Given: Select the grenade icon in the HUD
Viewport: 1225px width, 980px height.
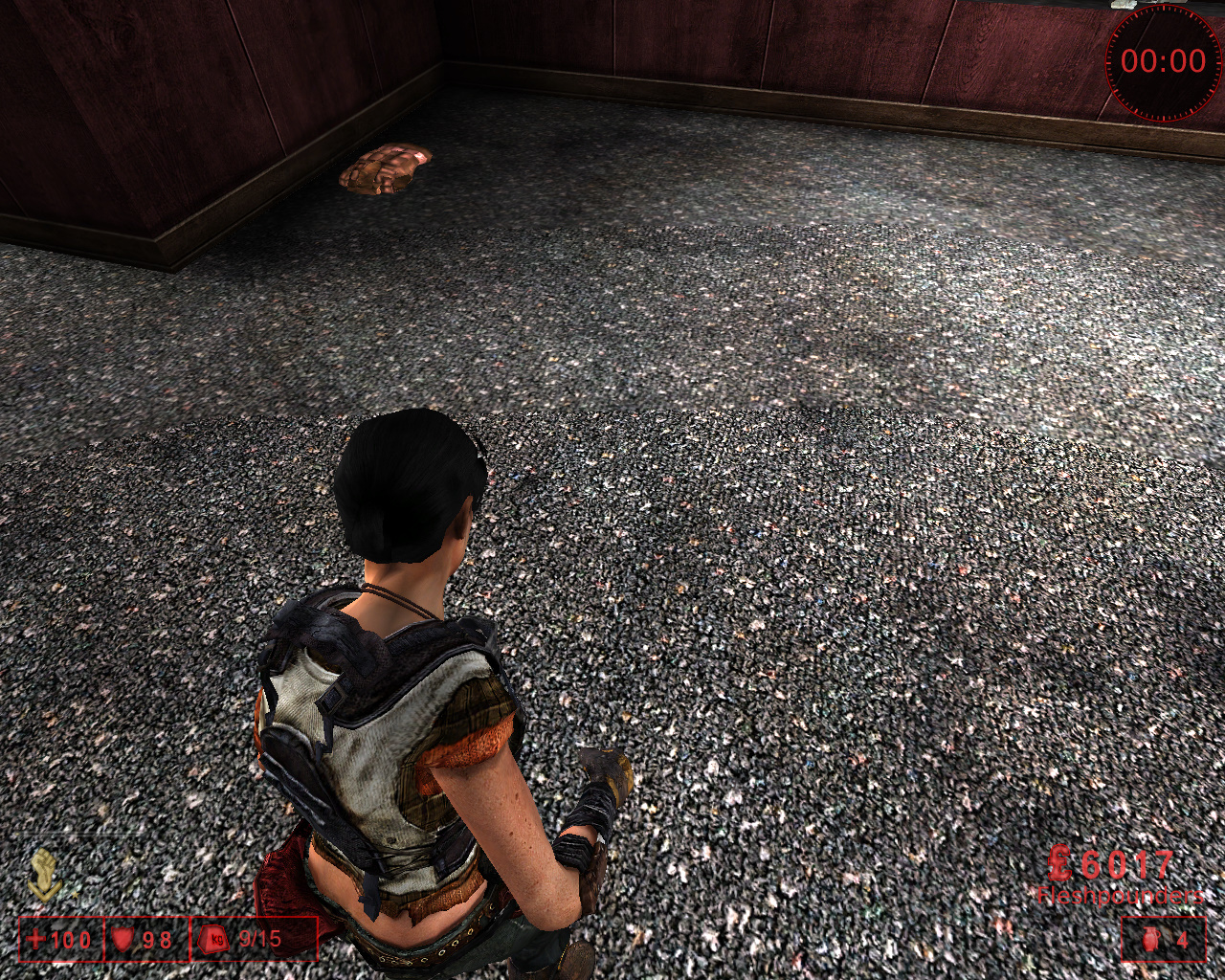Looking at the screenshot, I should click(x=1150, y=939).
